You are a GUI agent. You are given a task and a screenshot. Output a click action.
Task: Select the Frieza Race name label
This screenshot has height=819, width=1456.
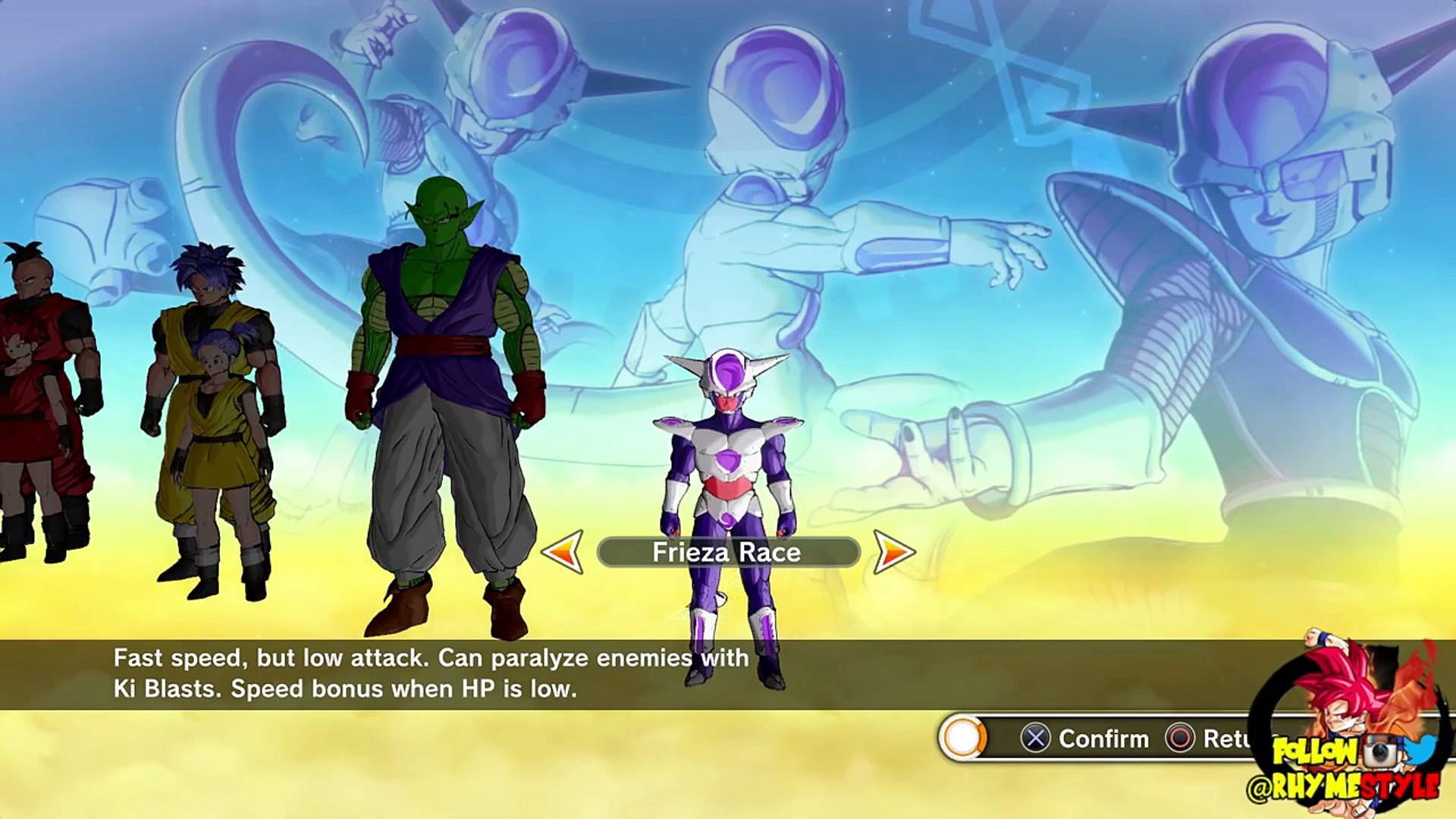tap(727, 552)
